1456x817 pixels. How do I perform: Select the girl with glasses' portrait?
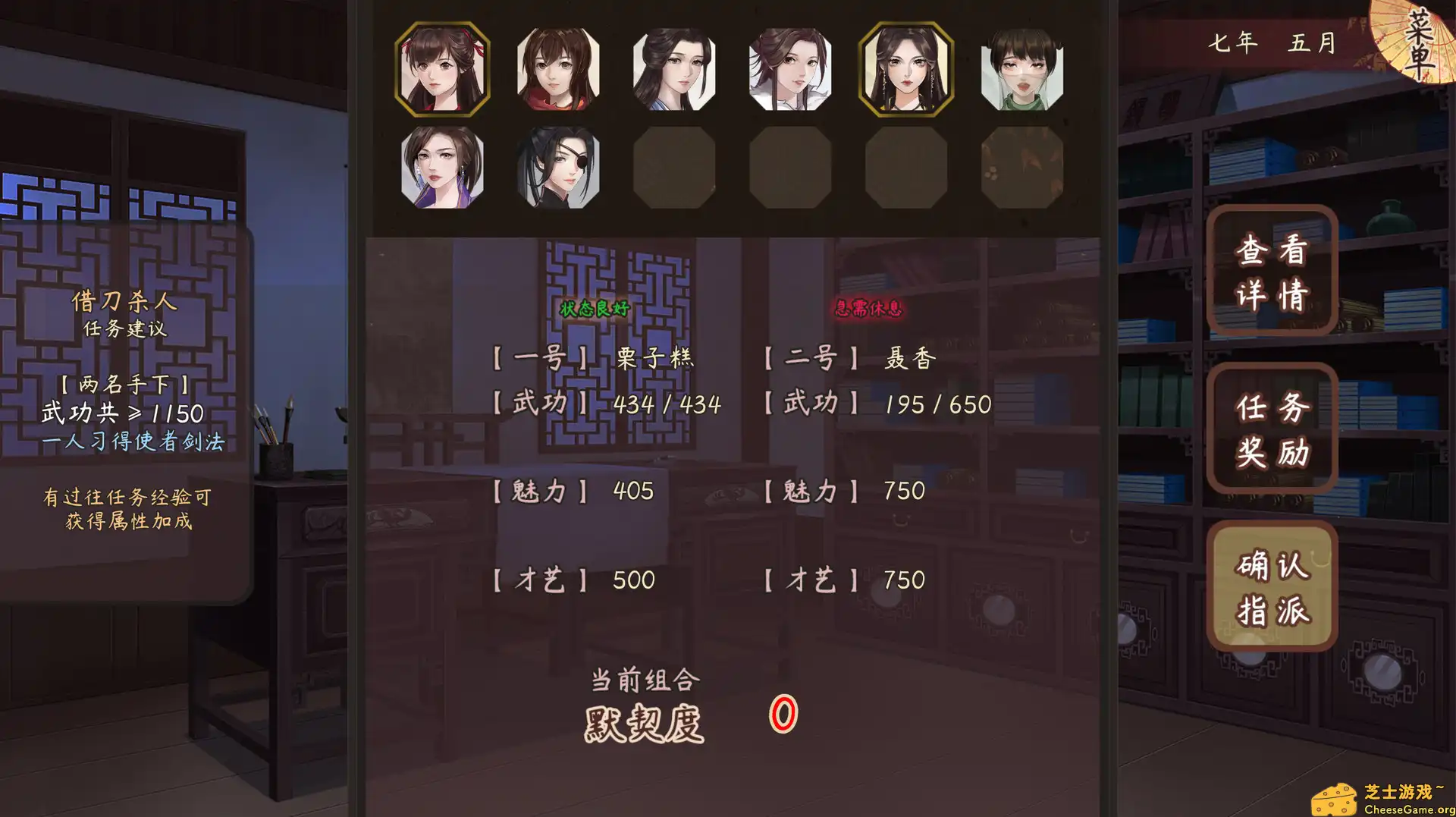pos(1020,69)
